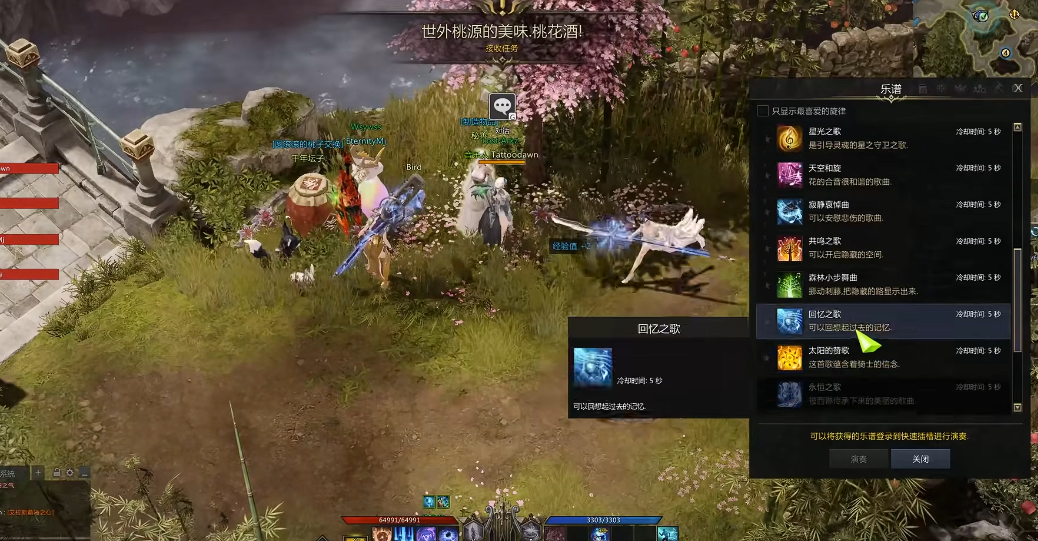Viewport: 1038px width, 541px height.
Task: Click the 演奏 play button
Action: pos(858,459)
